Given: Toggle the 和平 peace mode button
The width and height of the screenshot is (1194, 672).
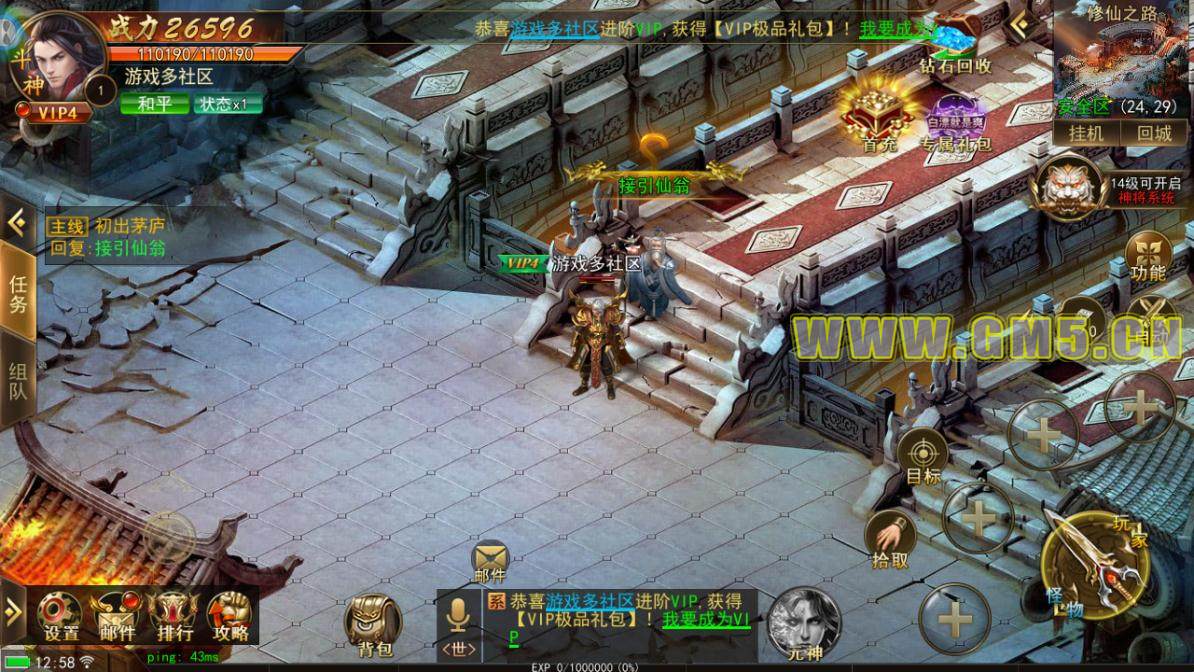Looking at the screenshot, I should [x=153, y=103].
